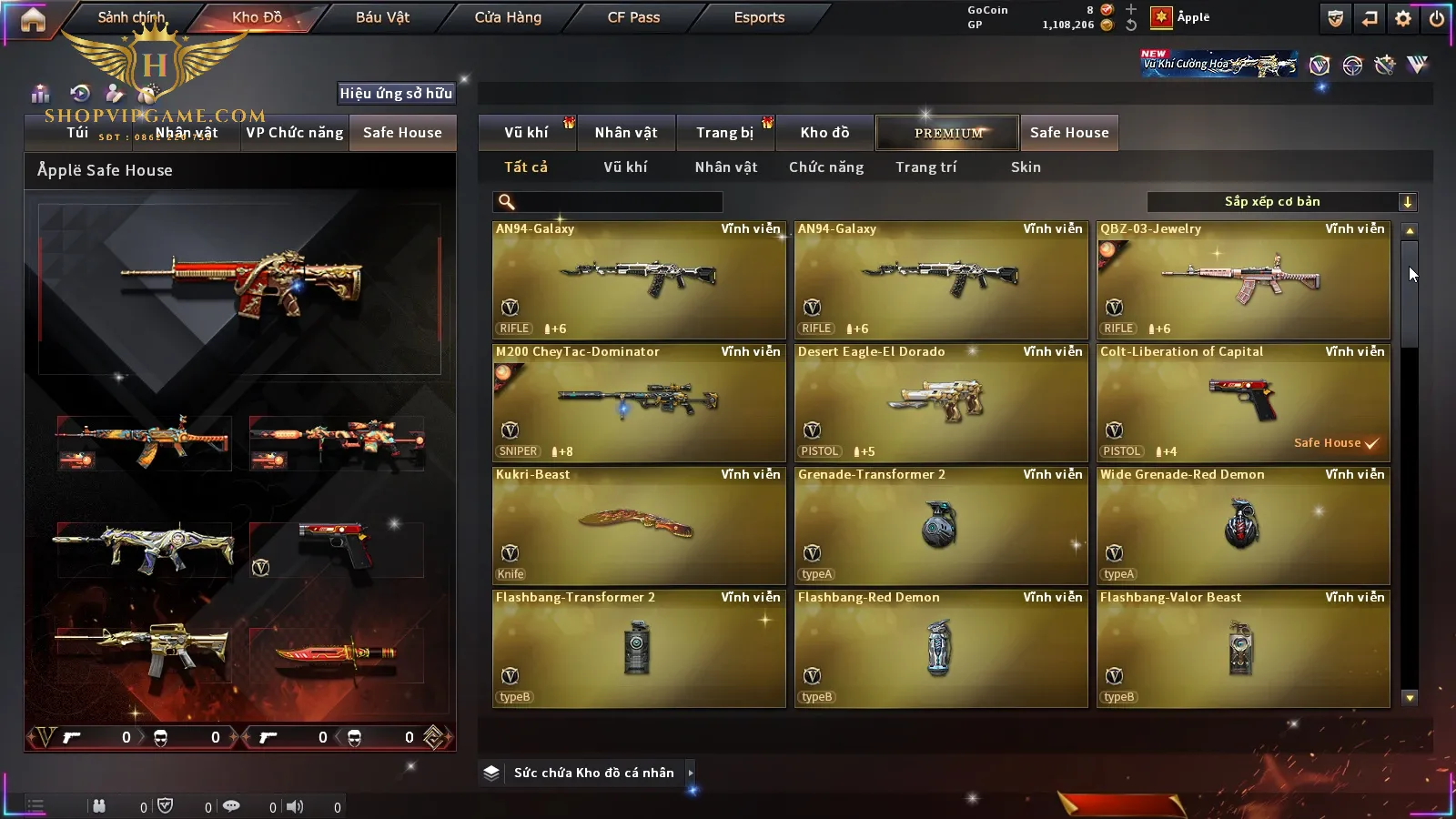Viewport: 1456px width, 819px height.
Task: Return to the home lobby icon
Action: pyautogui.click(x=33, y=19)
